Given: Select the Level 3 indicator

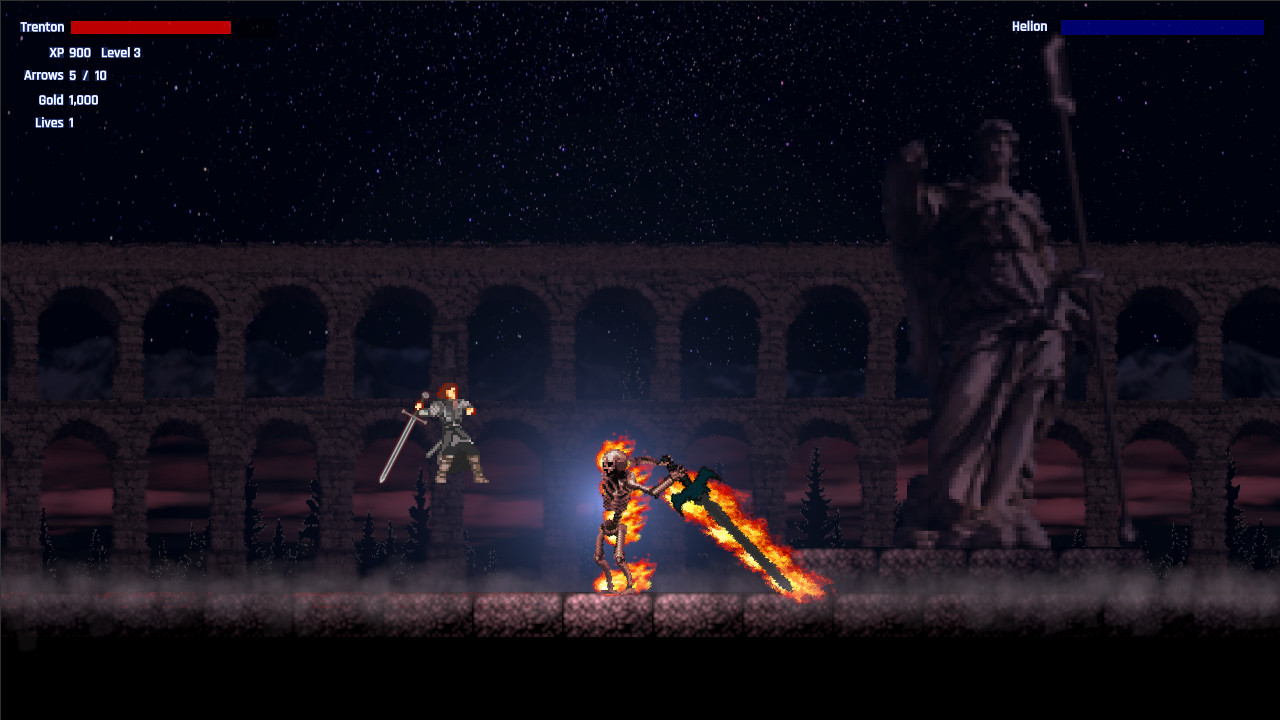Looking at the screenshot, I should coord(121,52).
